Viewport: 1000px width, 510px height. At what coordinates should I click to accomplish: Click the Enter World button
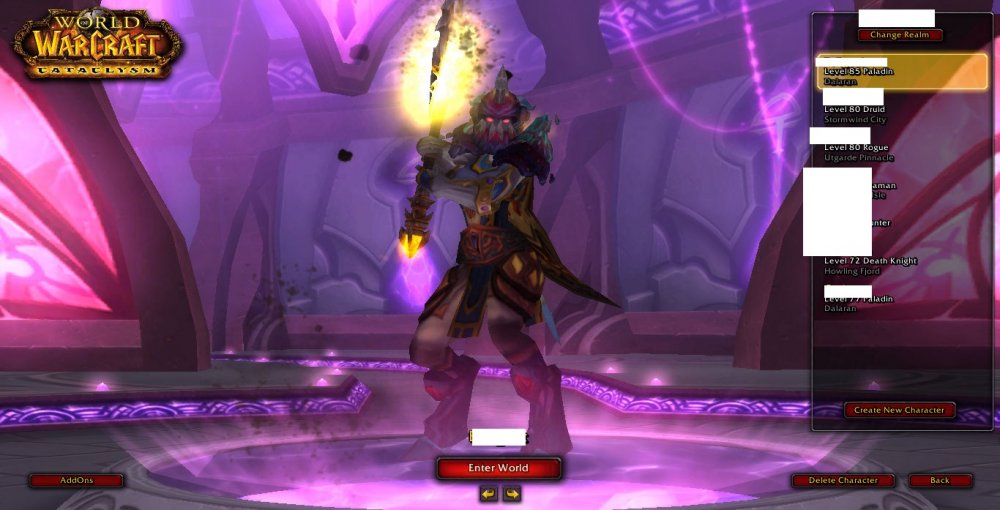[x=498, y=468]
